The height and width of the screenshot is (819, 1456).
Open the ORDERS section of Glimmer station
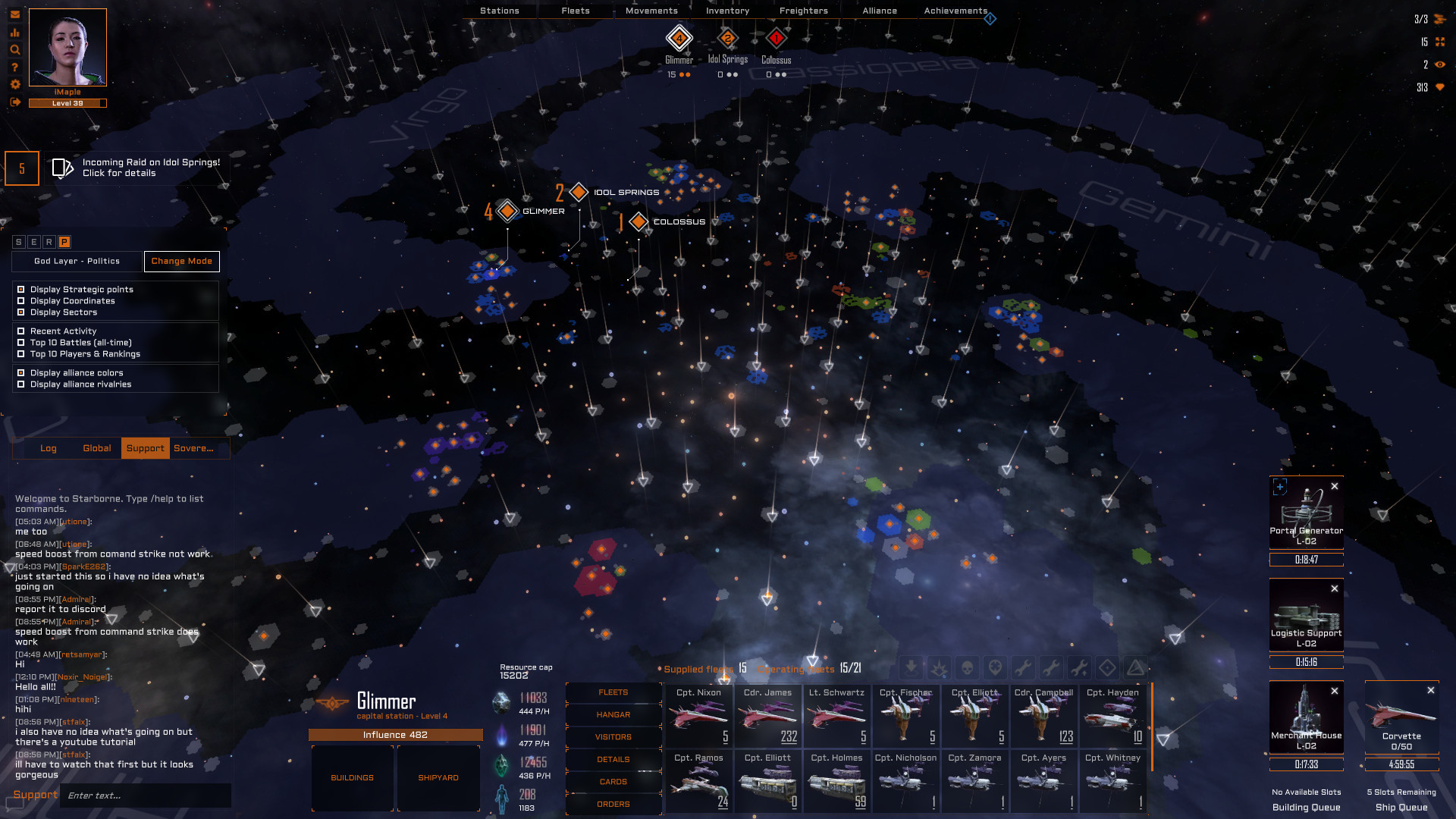(613, 804)
